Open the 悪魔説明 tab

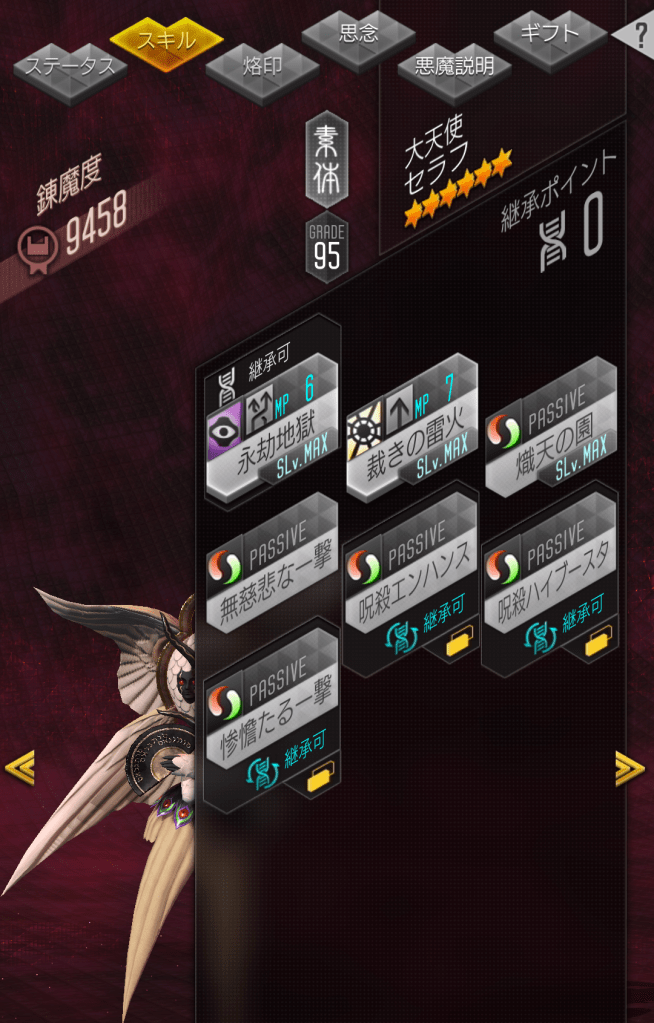click(454, 67)
